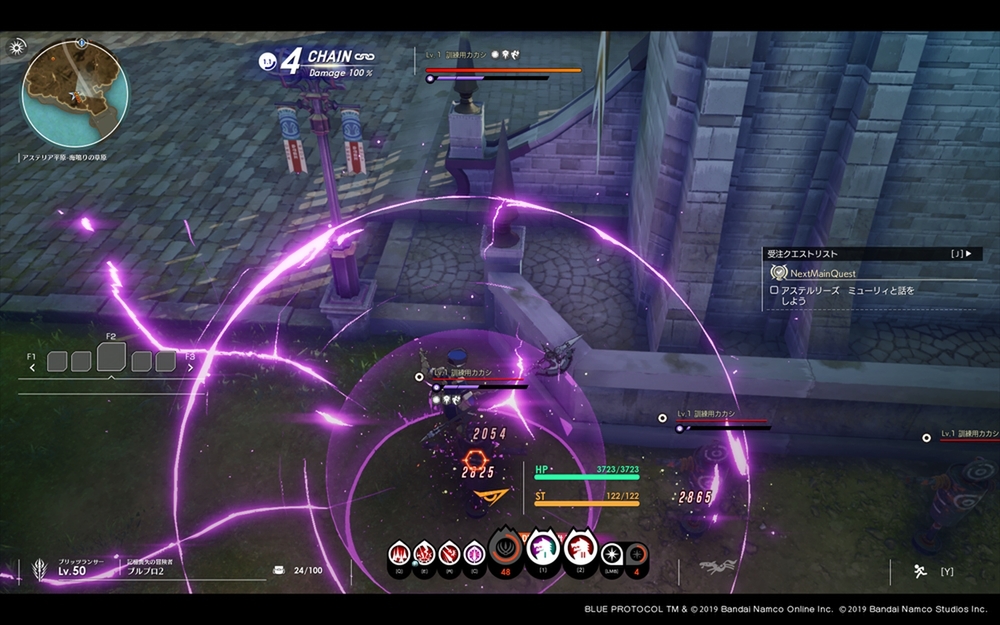Open the bag icon showing 24/100
The width and height of the screenshot is (1000, 625).
278,570
